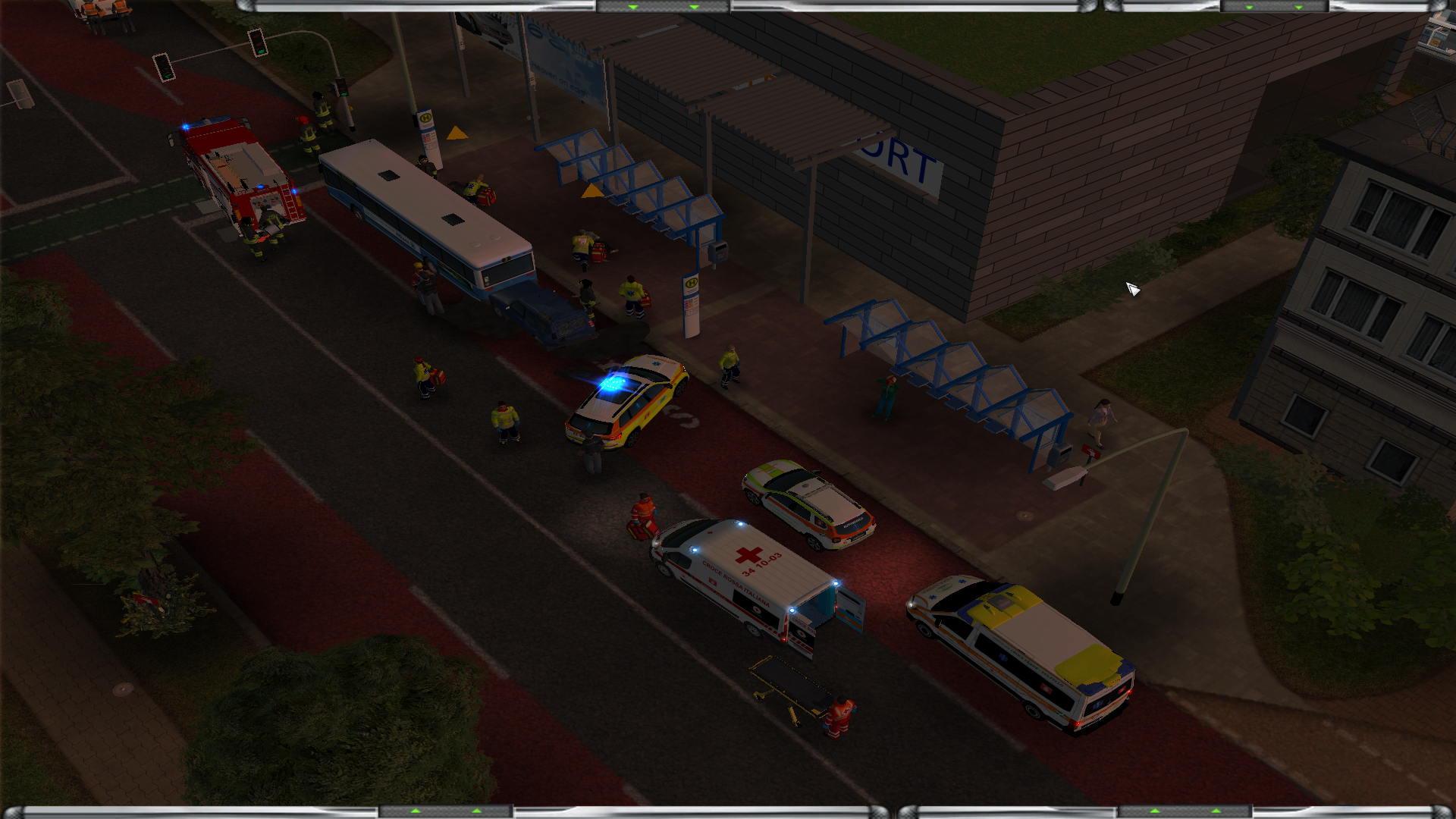Screen dimensions: 1456x819
Task: Expand the collapsed bottom-left panel handle
Action: point(446,811)
